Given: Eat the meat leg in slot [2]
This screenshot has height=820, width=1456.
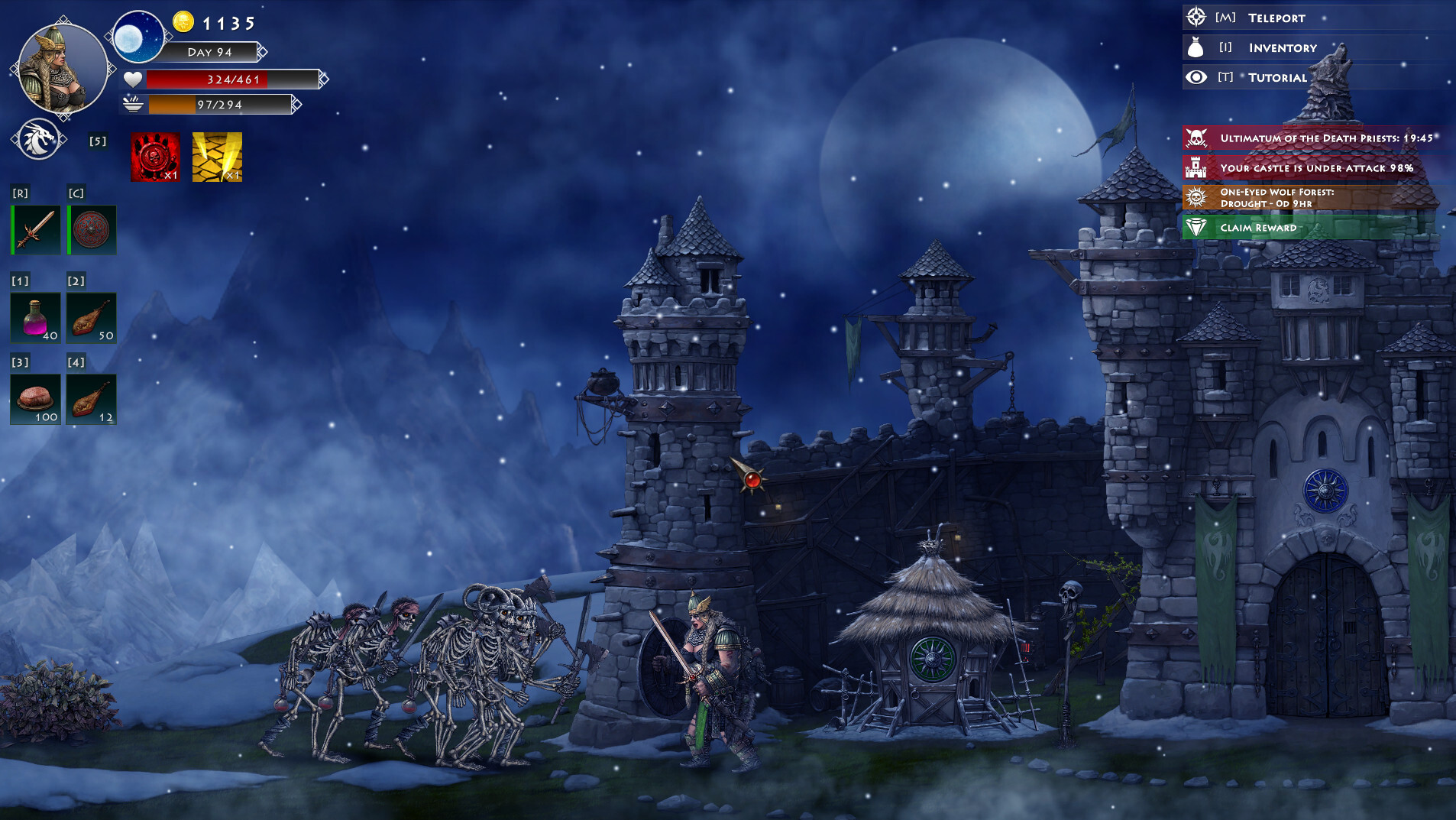Looking at the screenshot, I should pyautogui.click(x=91, y=317).
